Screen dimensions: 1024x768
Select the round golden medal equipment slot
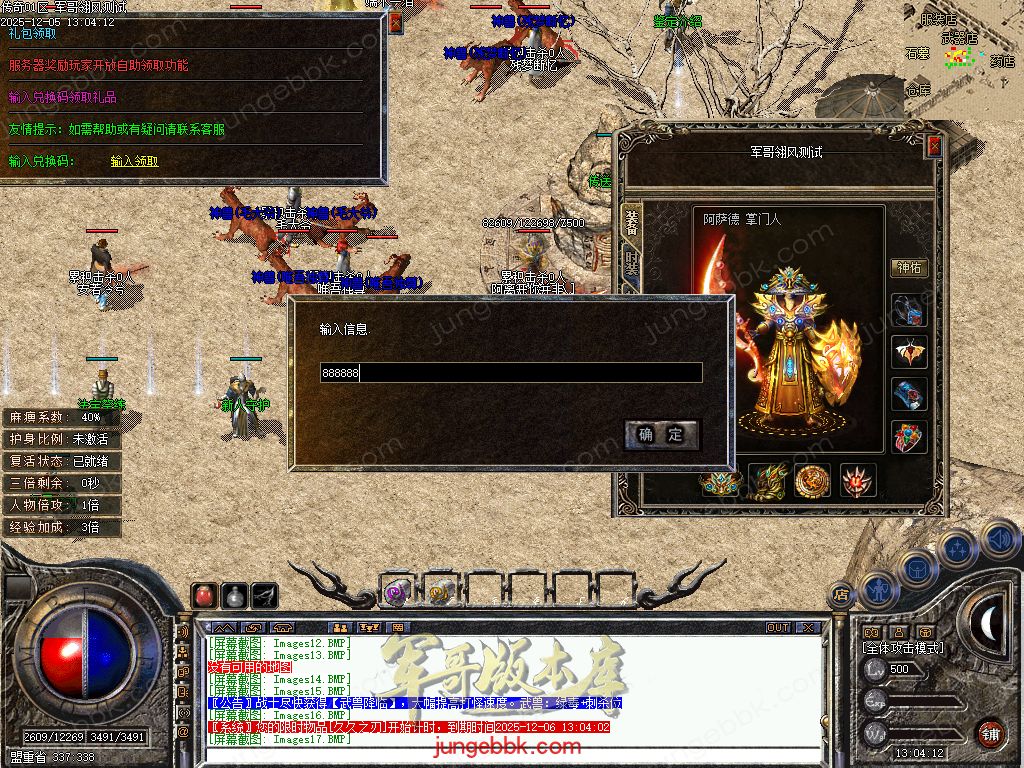[x=813, y=481]
